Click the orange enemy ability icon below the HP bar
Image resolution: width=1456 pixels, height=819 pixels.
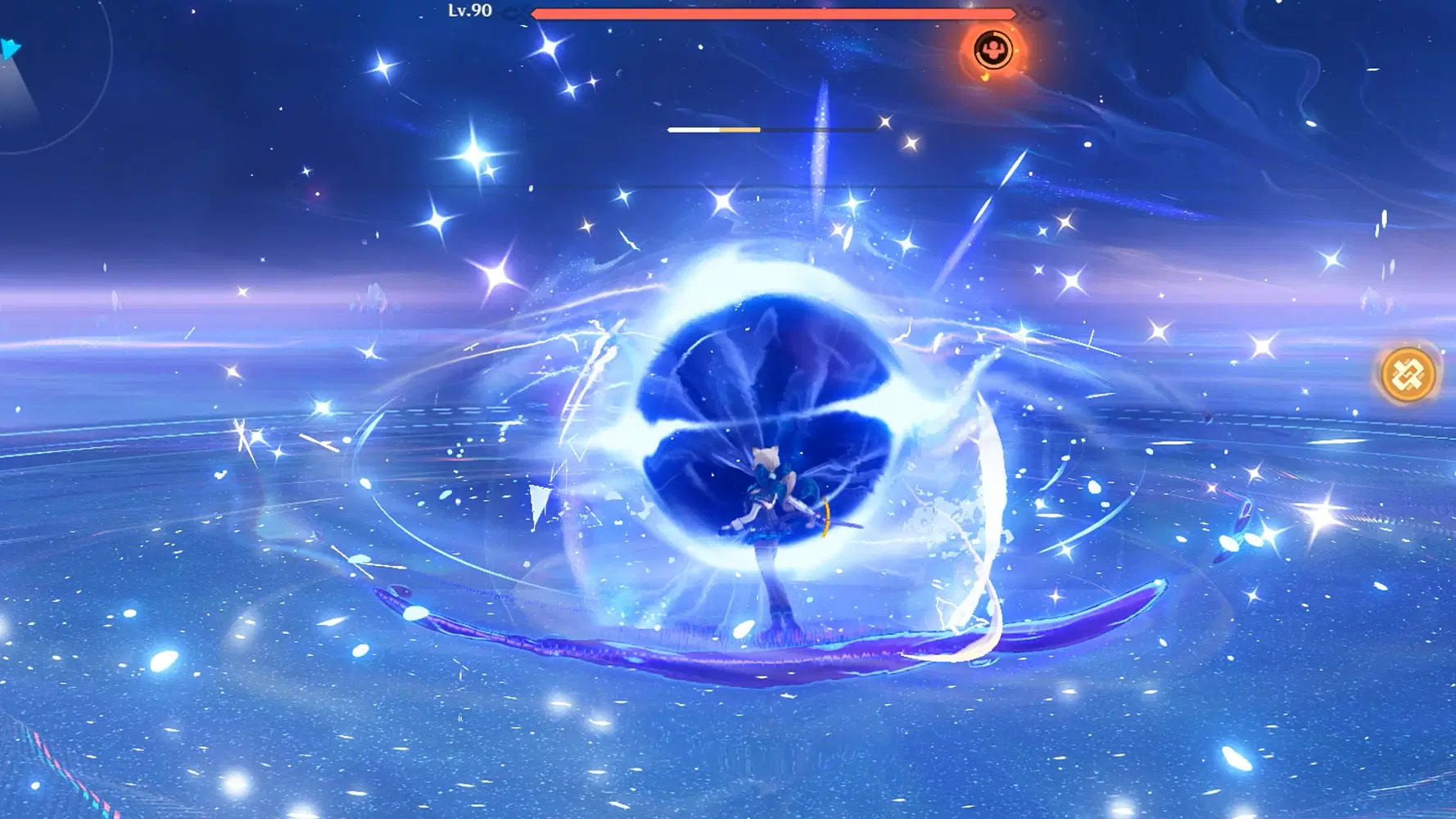pyautogui.click(x=993, y=51)
